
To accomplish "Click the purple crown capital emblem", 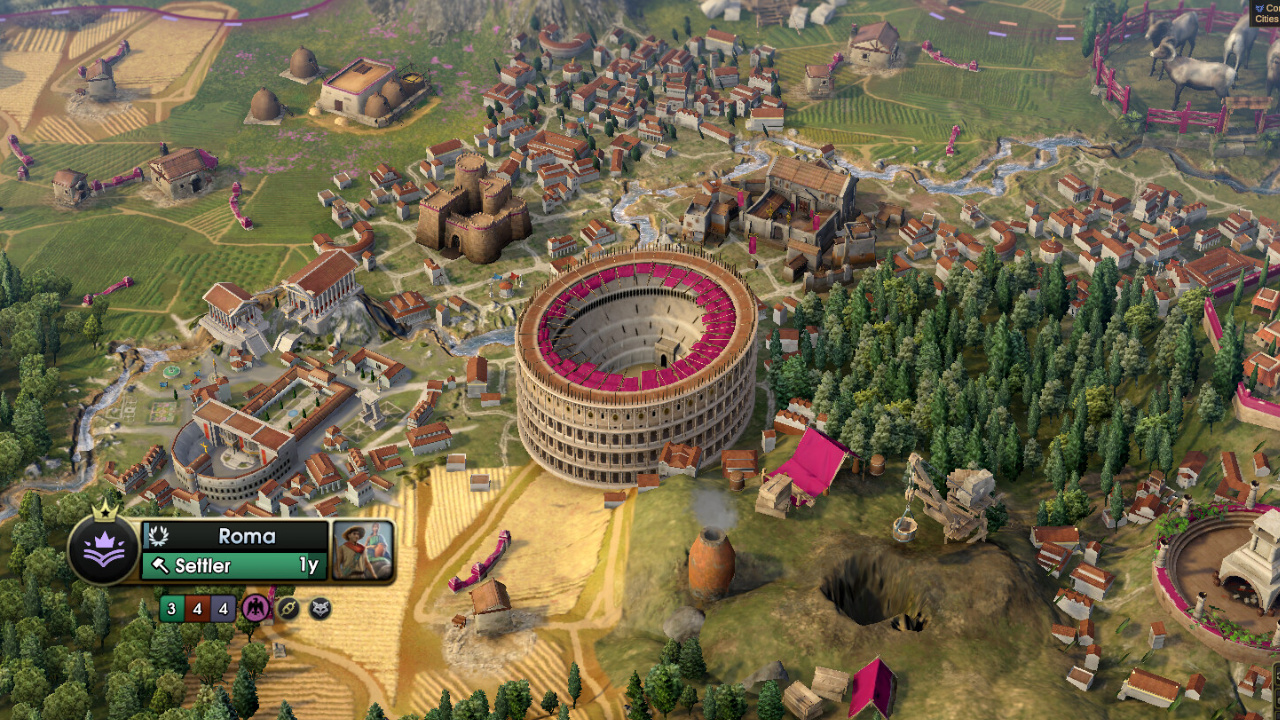I will [104, 550].
